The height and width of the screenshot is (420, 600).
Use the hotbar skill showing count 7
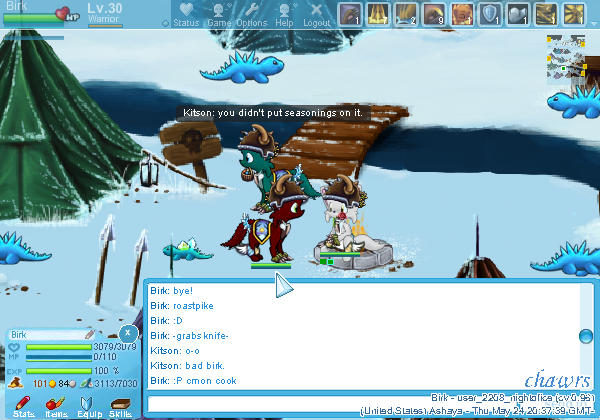(x=379, y=14)
